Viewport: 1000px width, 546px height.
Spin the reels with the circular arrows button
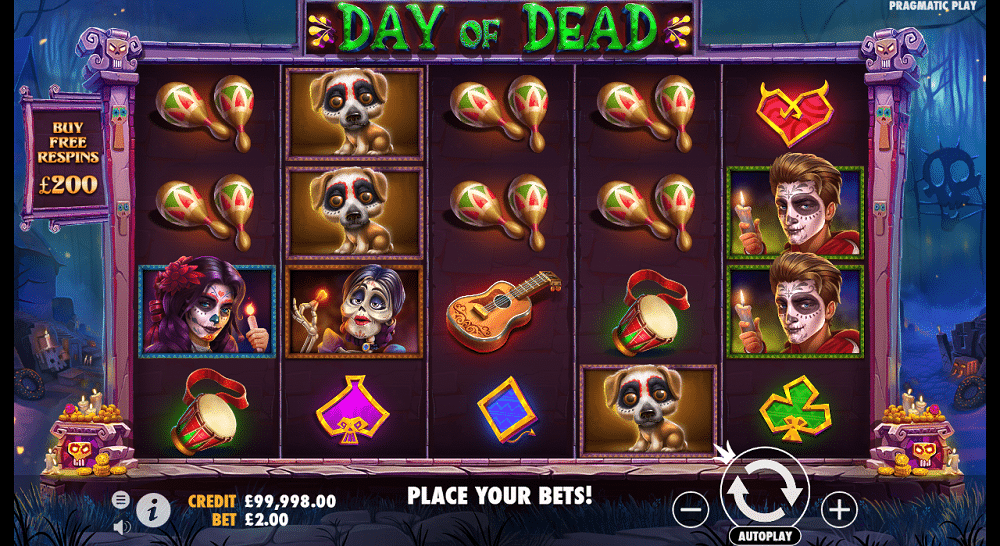(764, 490)
